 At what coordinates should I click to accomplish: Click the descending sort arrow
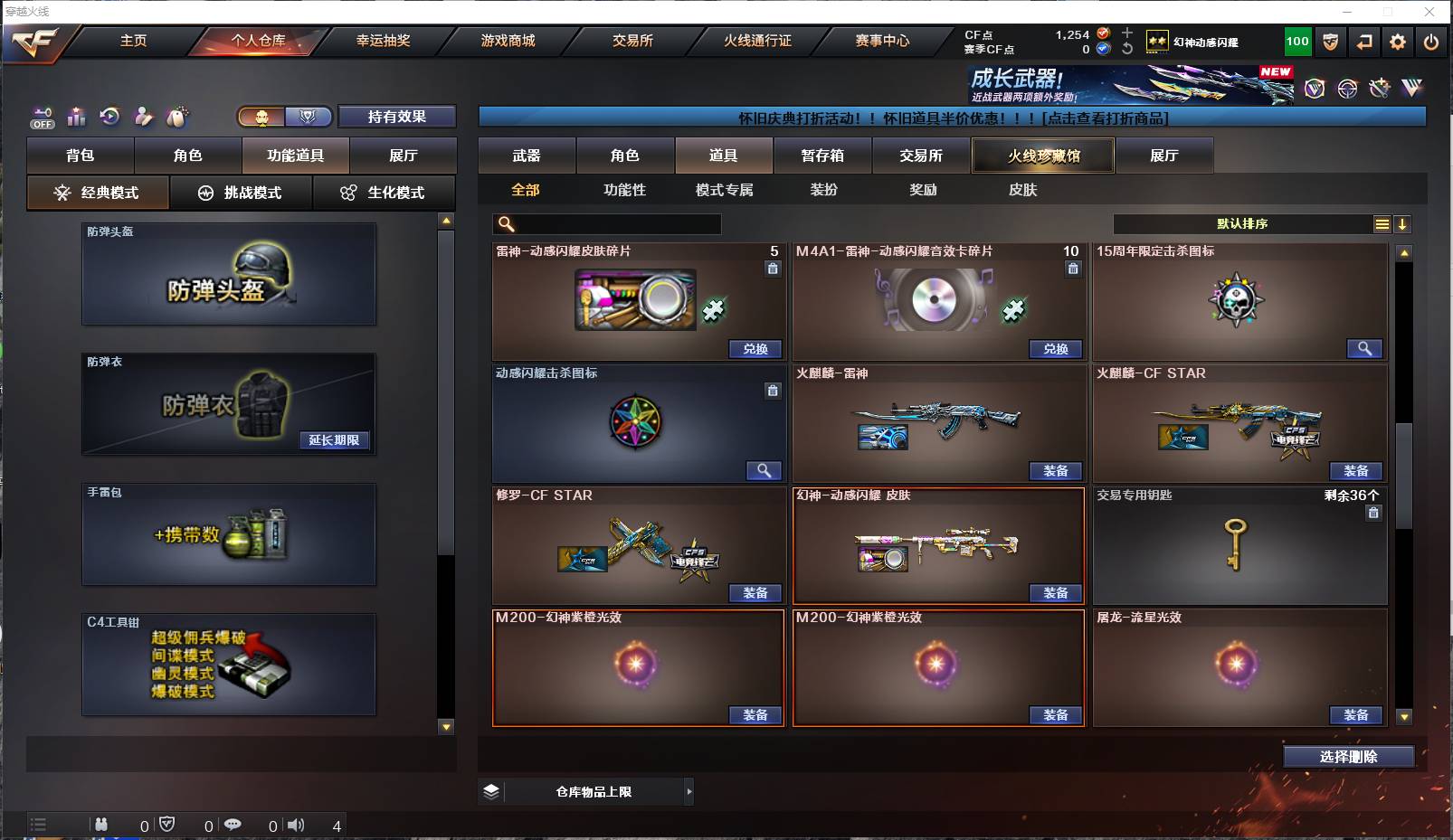tap(1403, 223)
